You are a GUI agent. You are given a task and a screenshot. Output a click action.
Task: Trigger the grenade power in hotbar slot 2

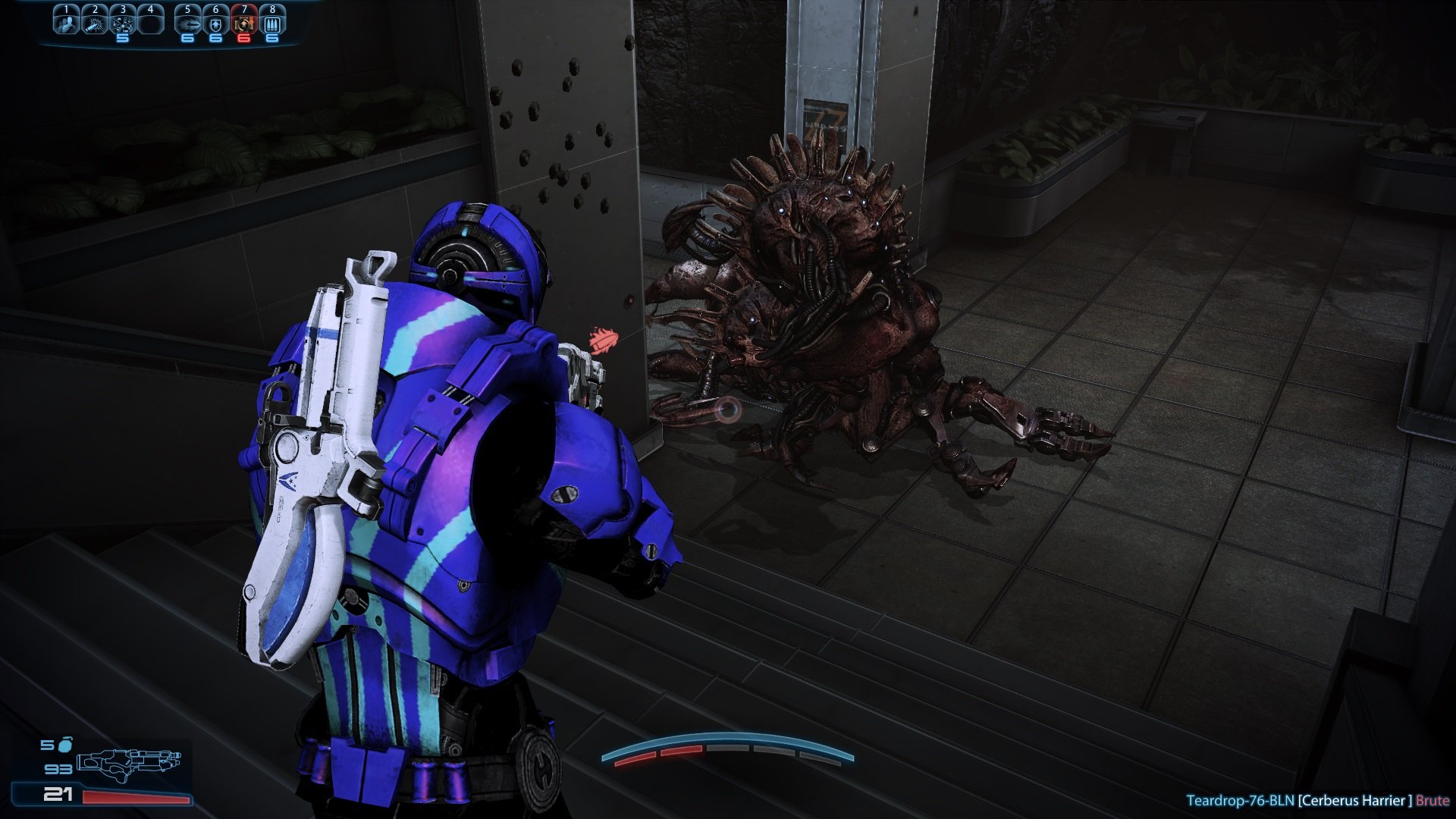95,23
